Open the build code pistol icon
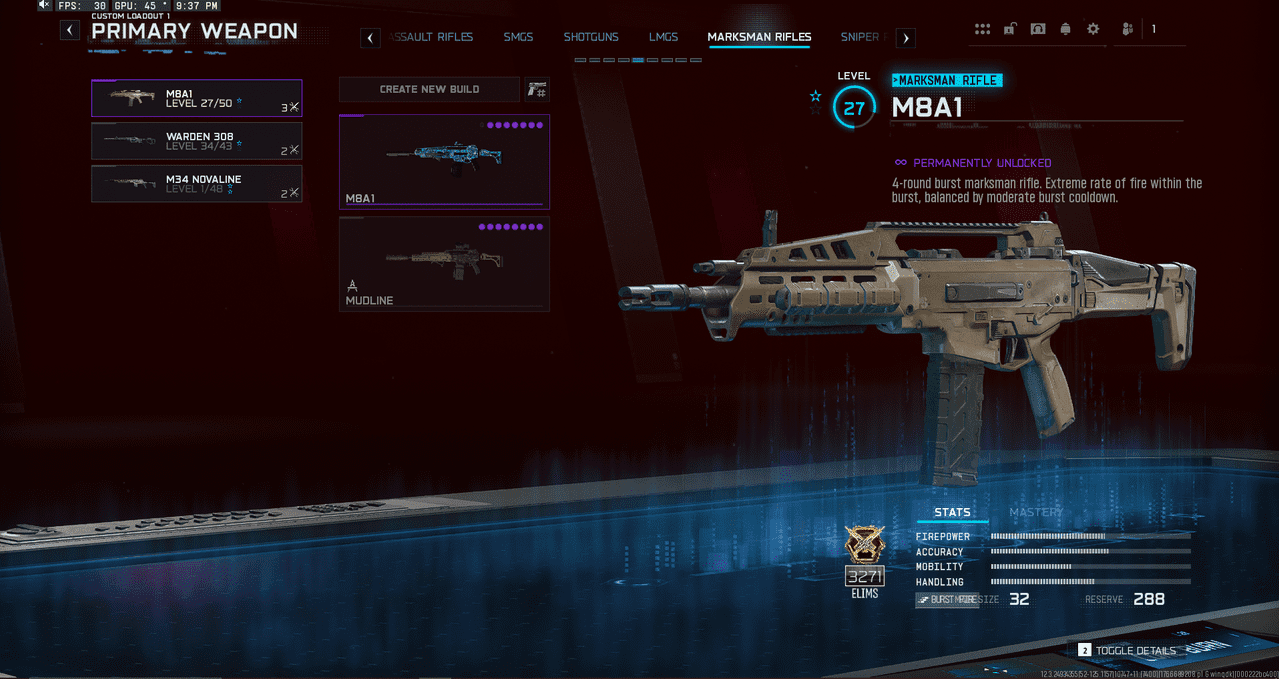This screenshot has height=679, width=1279. [x=537, y=90]
